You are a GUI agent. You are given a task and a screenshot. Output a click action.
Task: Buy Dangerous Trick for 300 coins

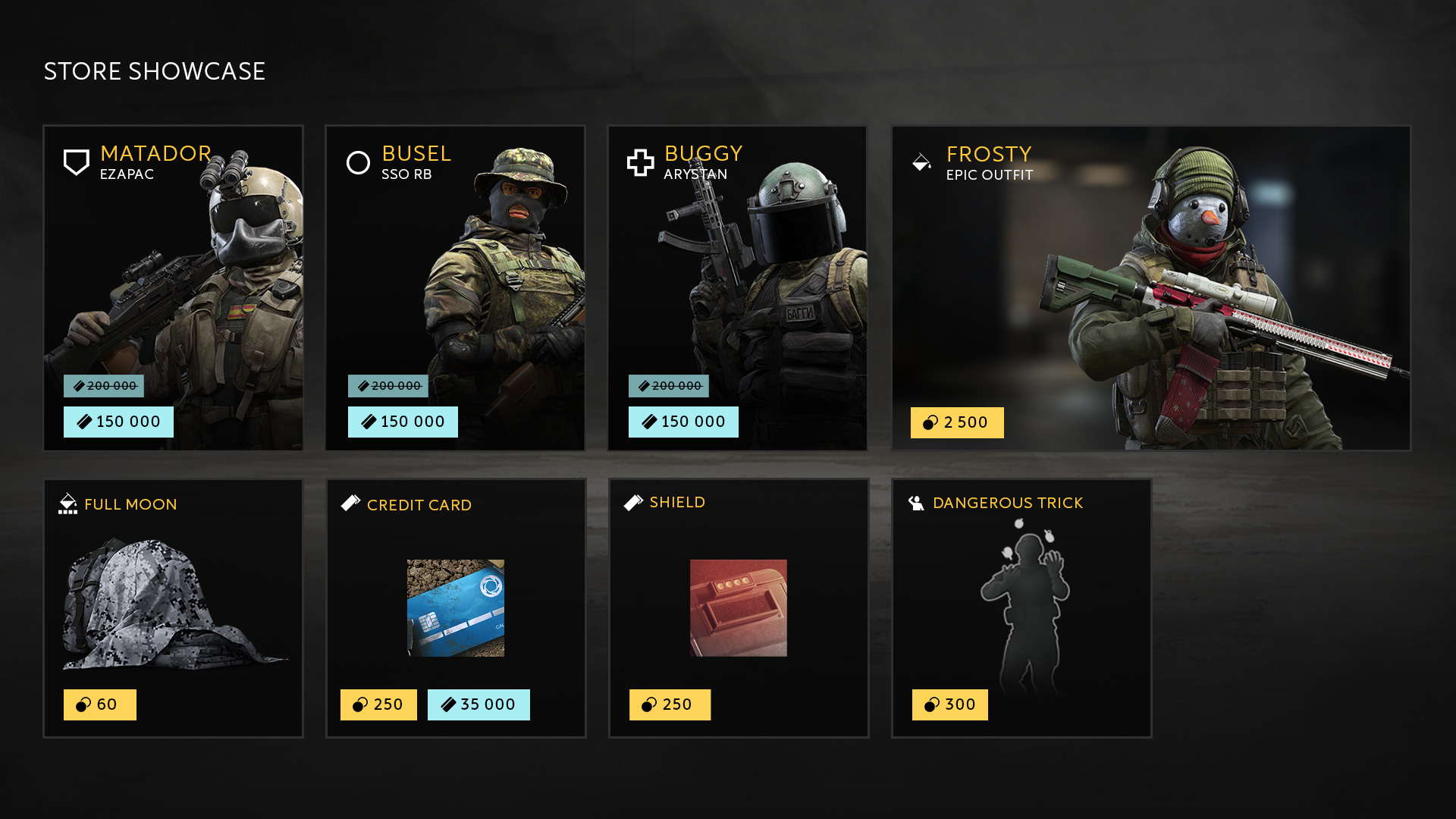pyautogui.click(x=950, y=704)
